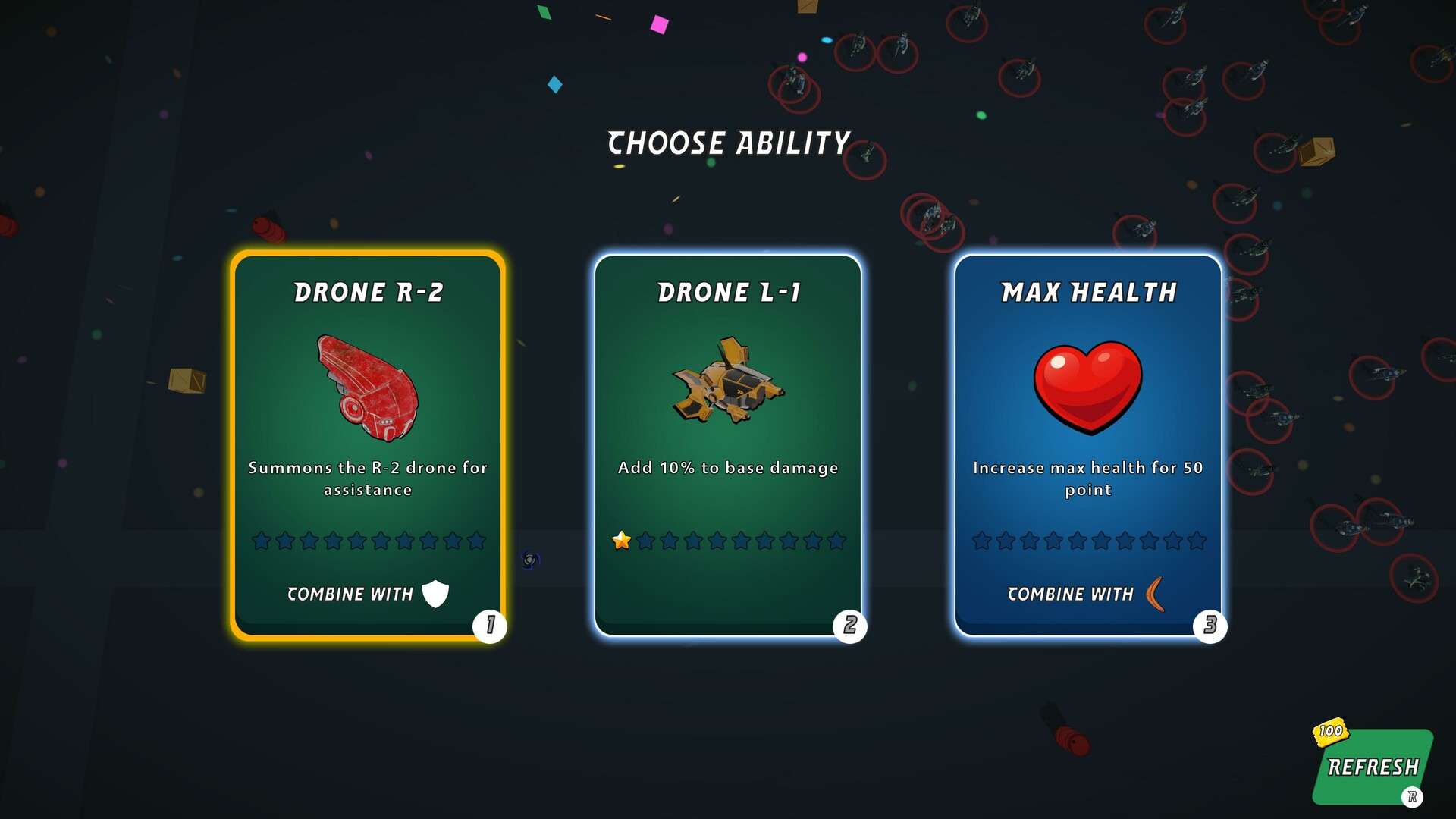
Task: Click the last star on Drone R-2 rating
Action: [x=475, y=541]
